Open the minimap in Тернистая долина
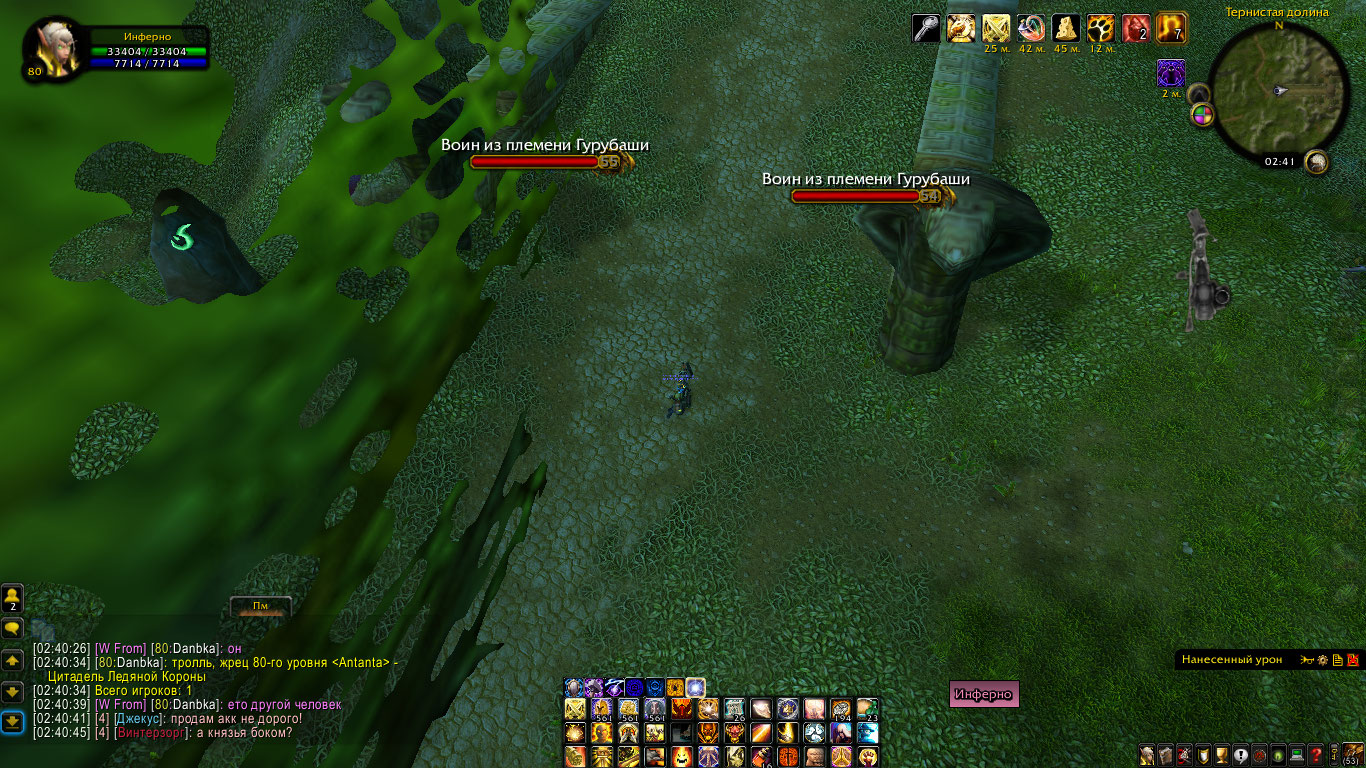The width and height of the screenshot is (1366, 768). pos(1276,92)
